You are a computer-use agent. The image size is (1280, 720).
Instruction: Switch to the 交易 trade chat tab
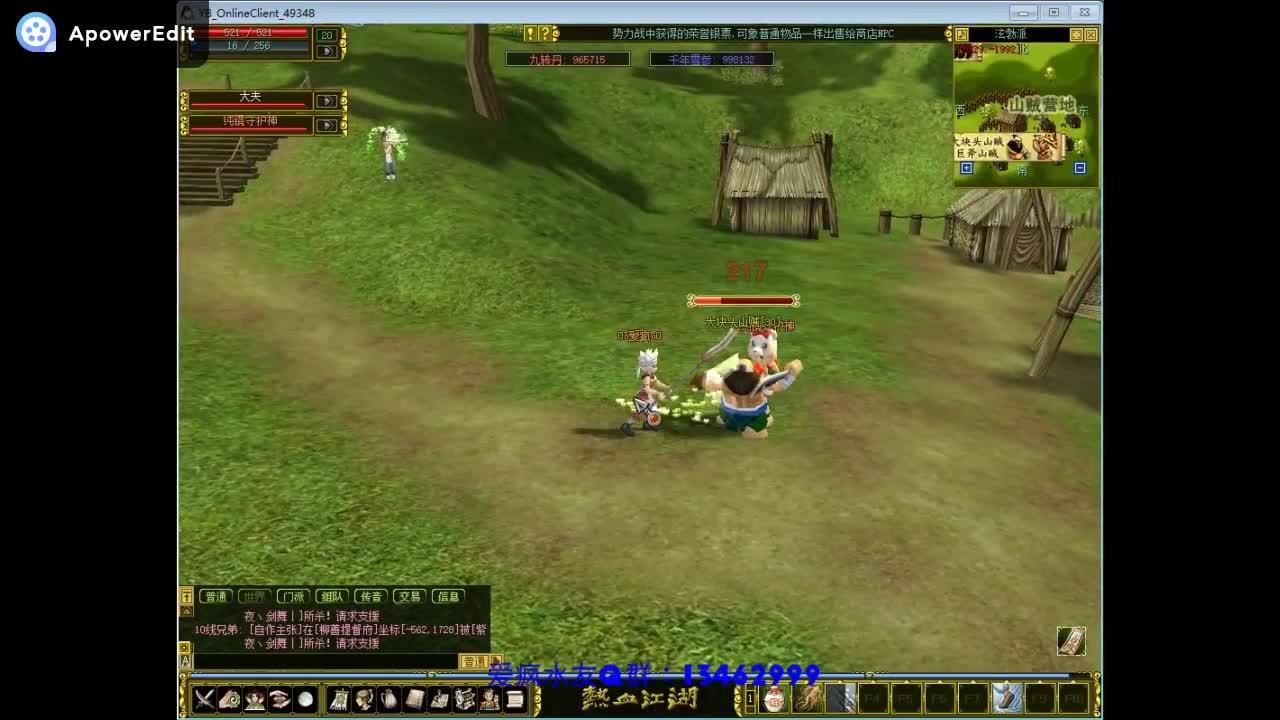[409, 597]
